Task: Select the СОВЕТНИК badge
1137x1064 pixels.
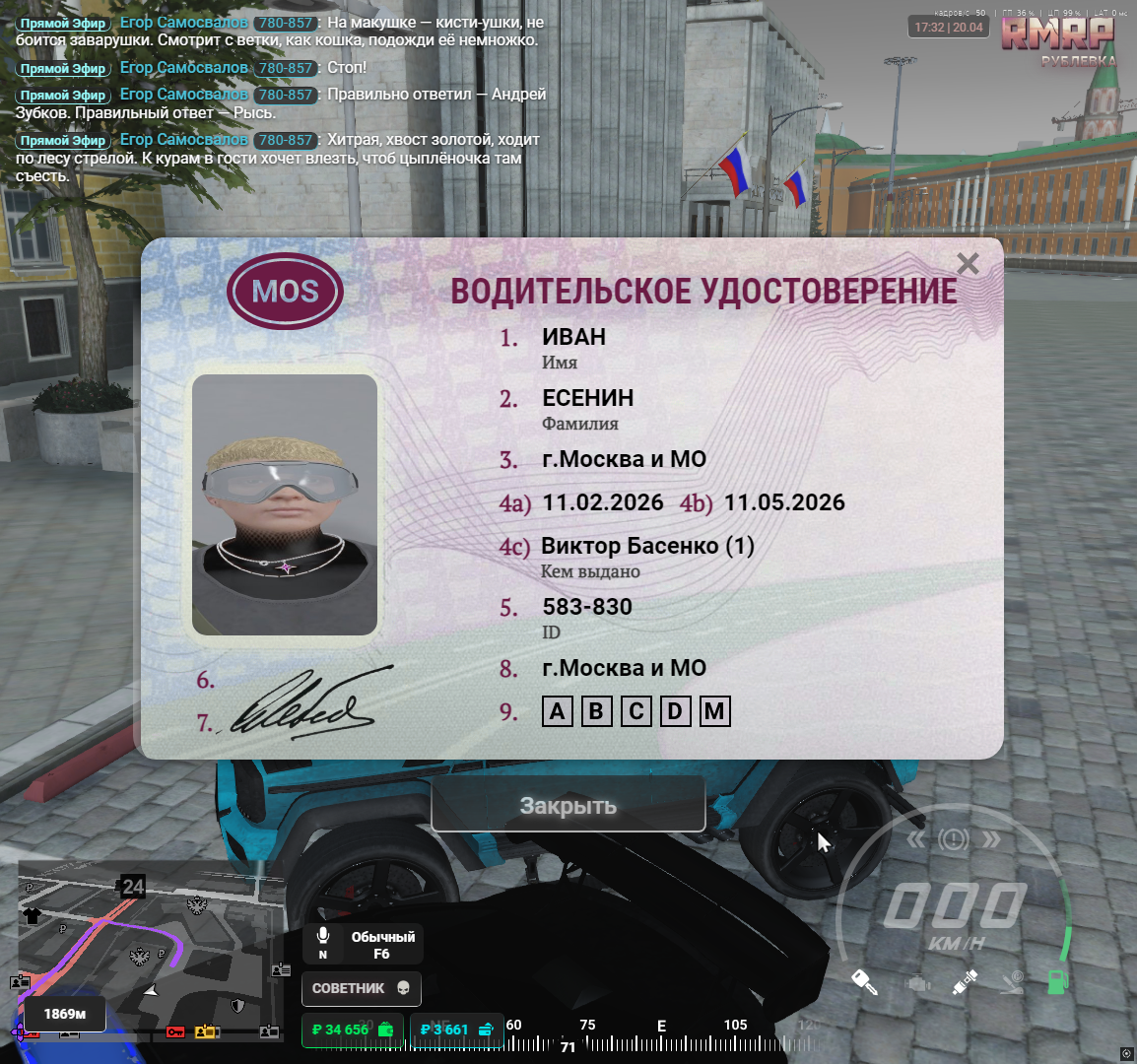Action: click(x=361, y=988)
